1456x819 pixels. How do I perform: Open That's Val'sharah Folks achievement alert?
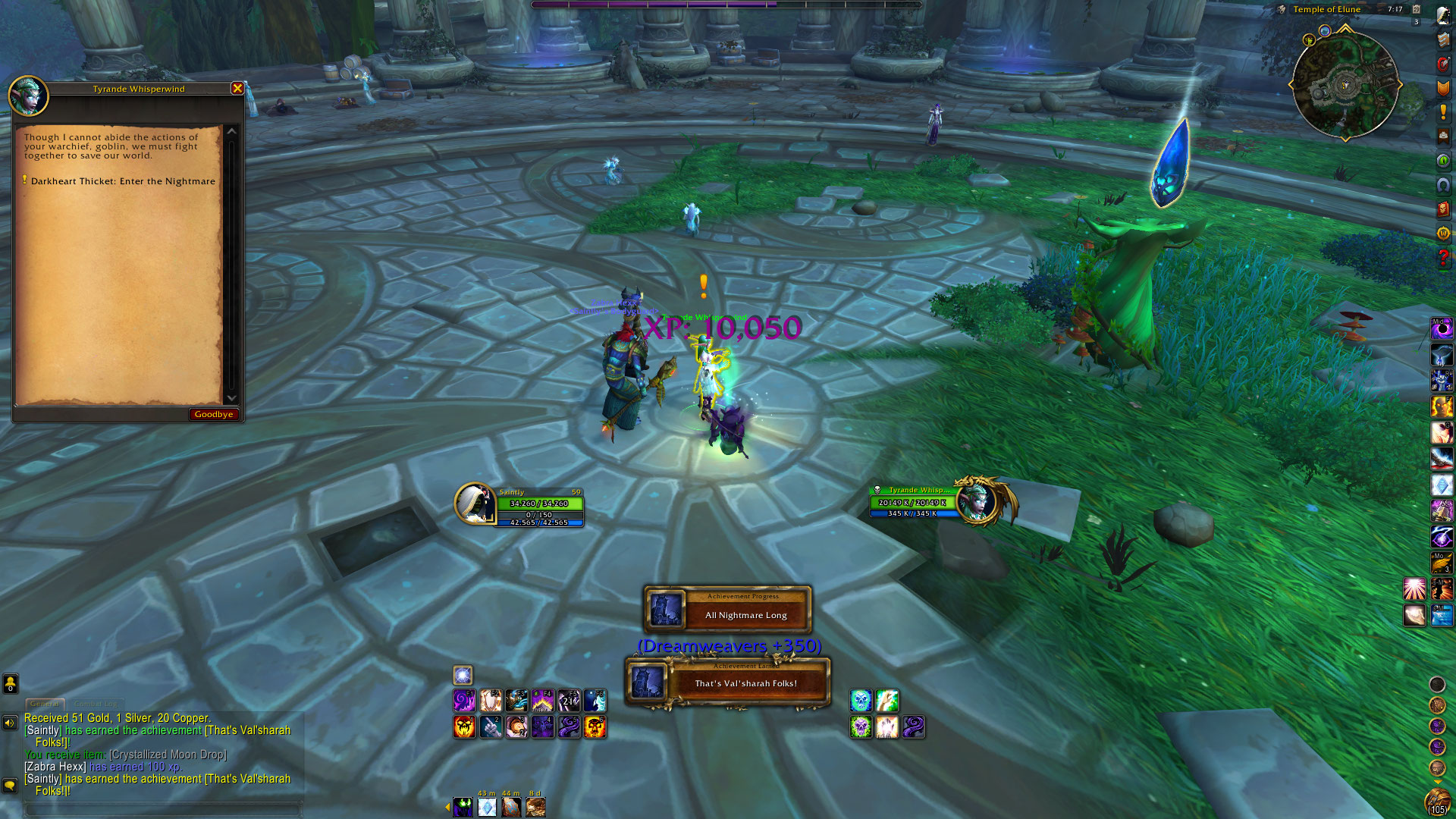coord(728,681)
